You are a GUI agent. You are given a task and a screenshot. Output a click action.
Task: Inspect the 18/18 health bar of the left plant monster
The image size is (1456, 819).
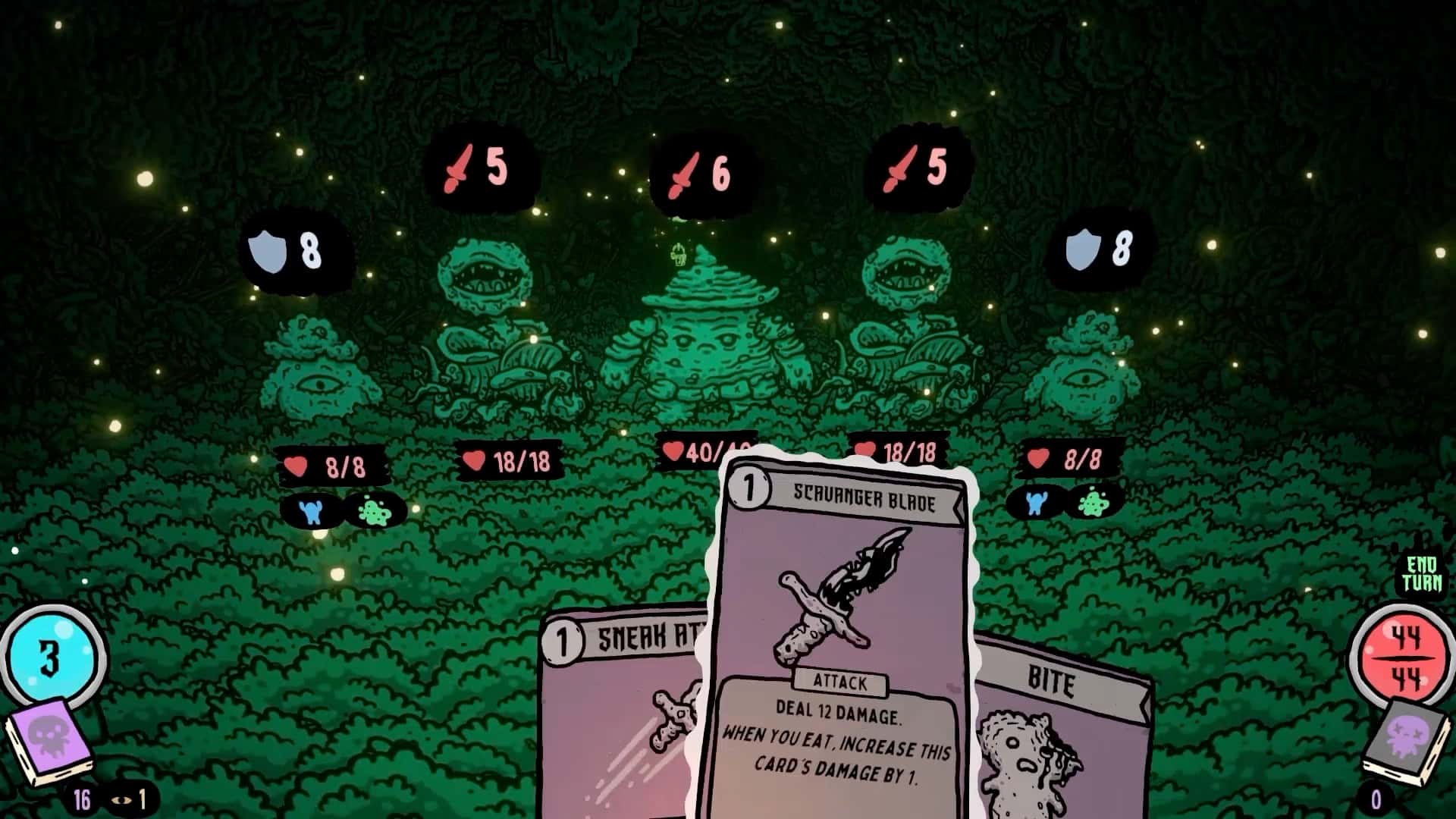pos(512,461)
